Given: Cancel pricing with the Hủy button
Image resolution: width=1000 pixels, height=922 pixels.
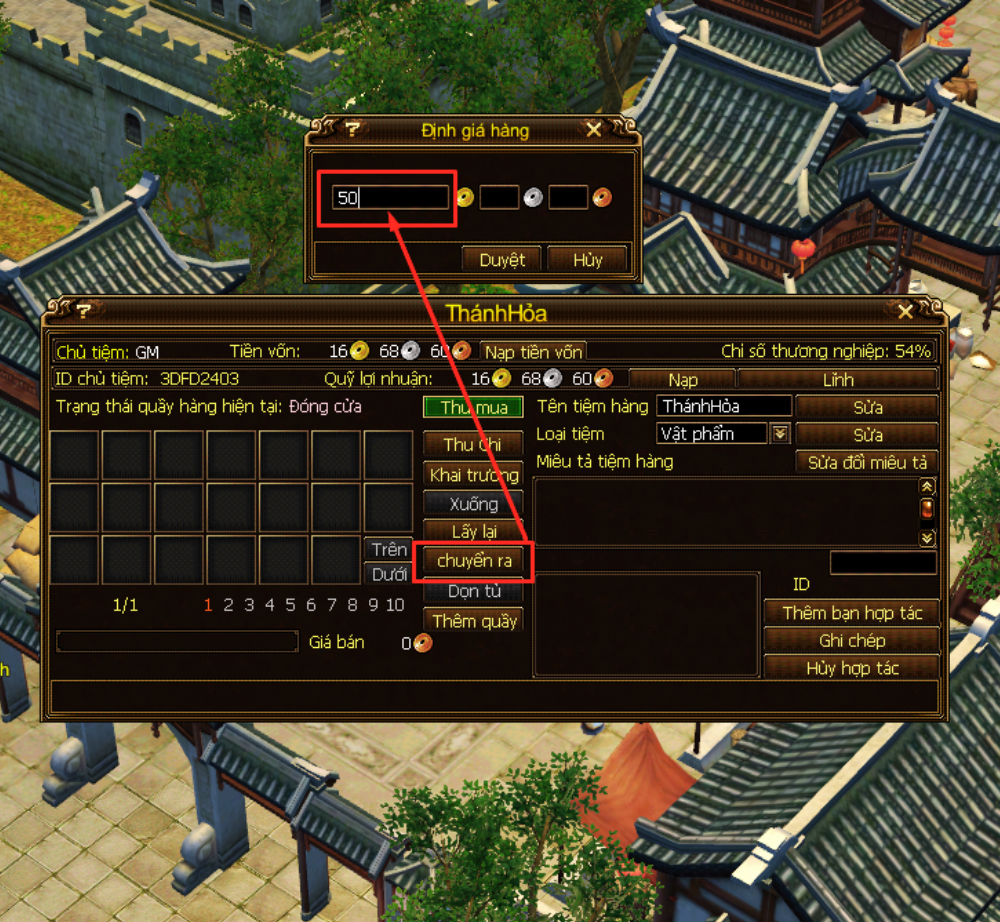Looking at the screenshot, I should [x=588, y=259].
